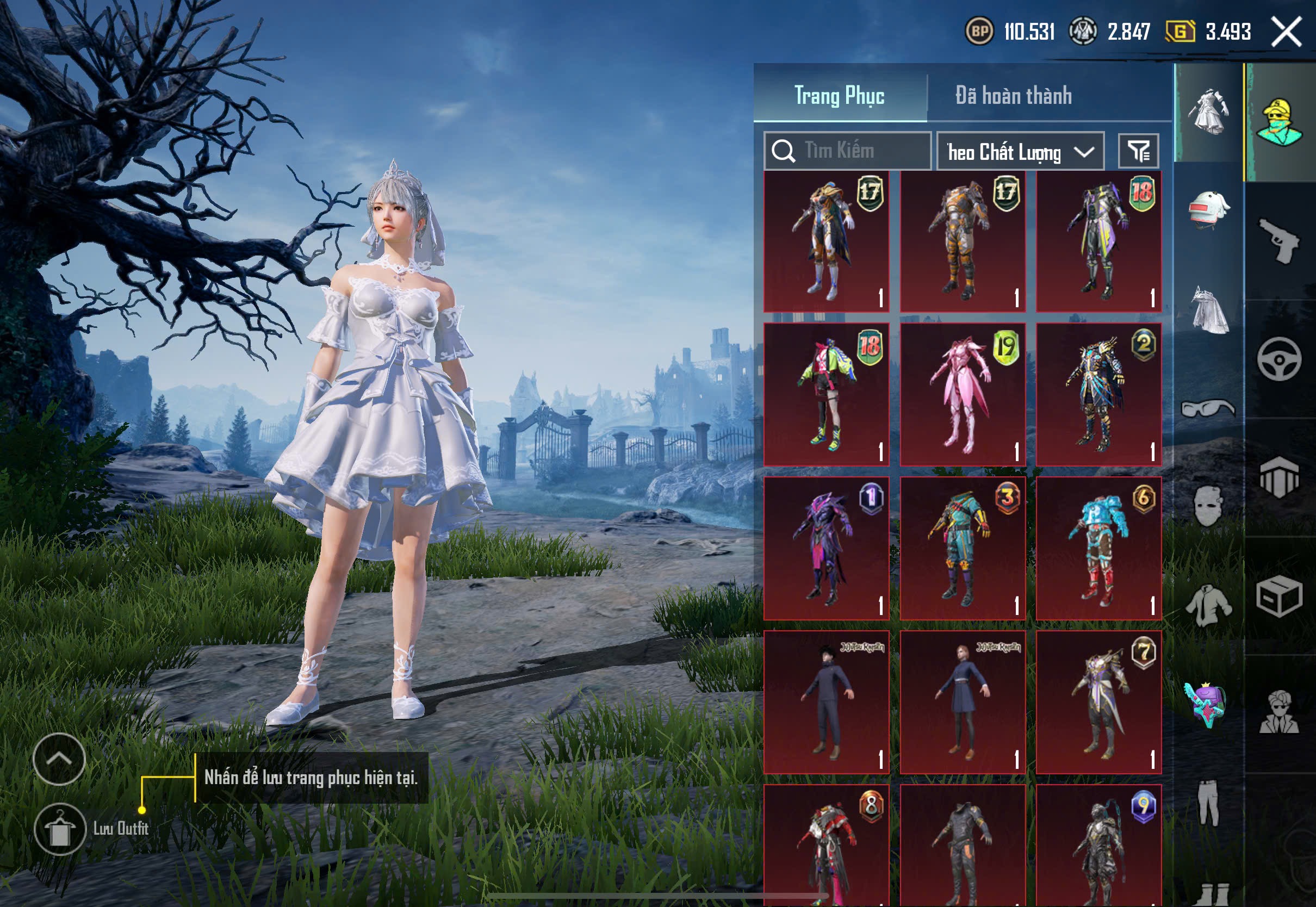Open the steering wheel vehicle category
The height and width of the screenshot is (907, 1316).
1279,359
